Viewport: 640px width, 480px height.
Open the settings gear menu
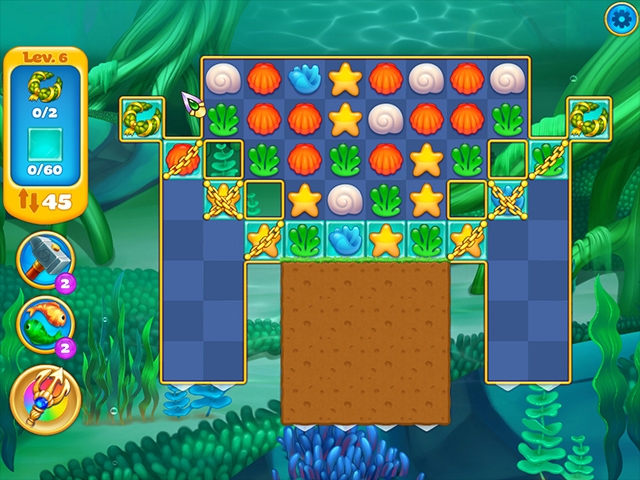coord(620,17)
